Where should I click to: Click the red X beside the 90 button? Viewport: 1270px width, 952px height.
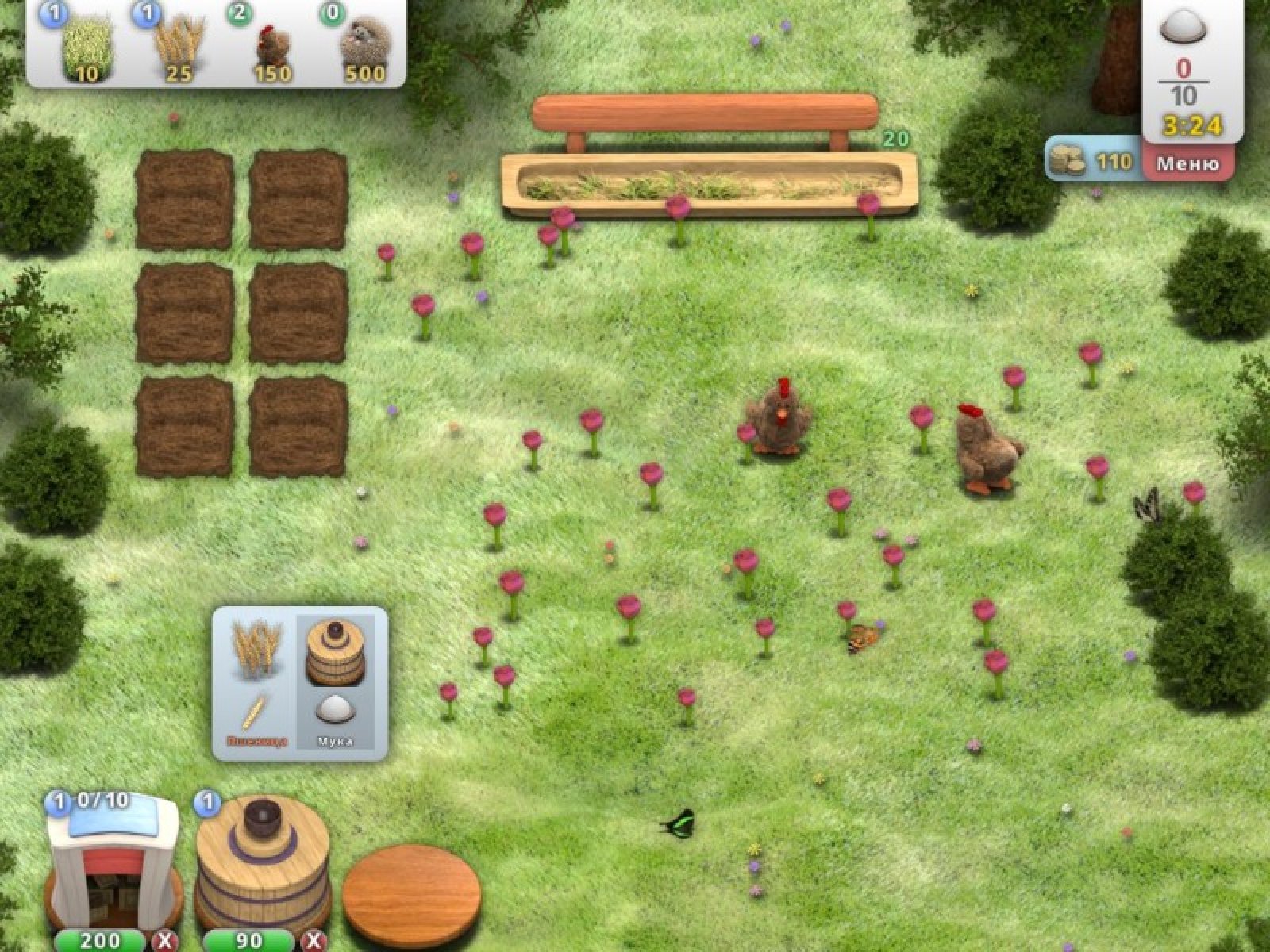tap(313, 941)
